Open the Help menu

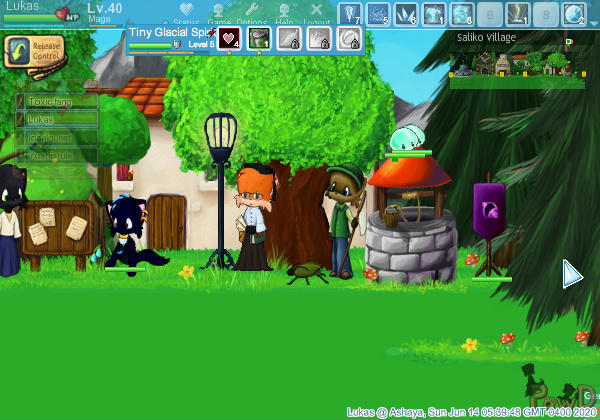pos(284,14)
